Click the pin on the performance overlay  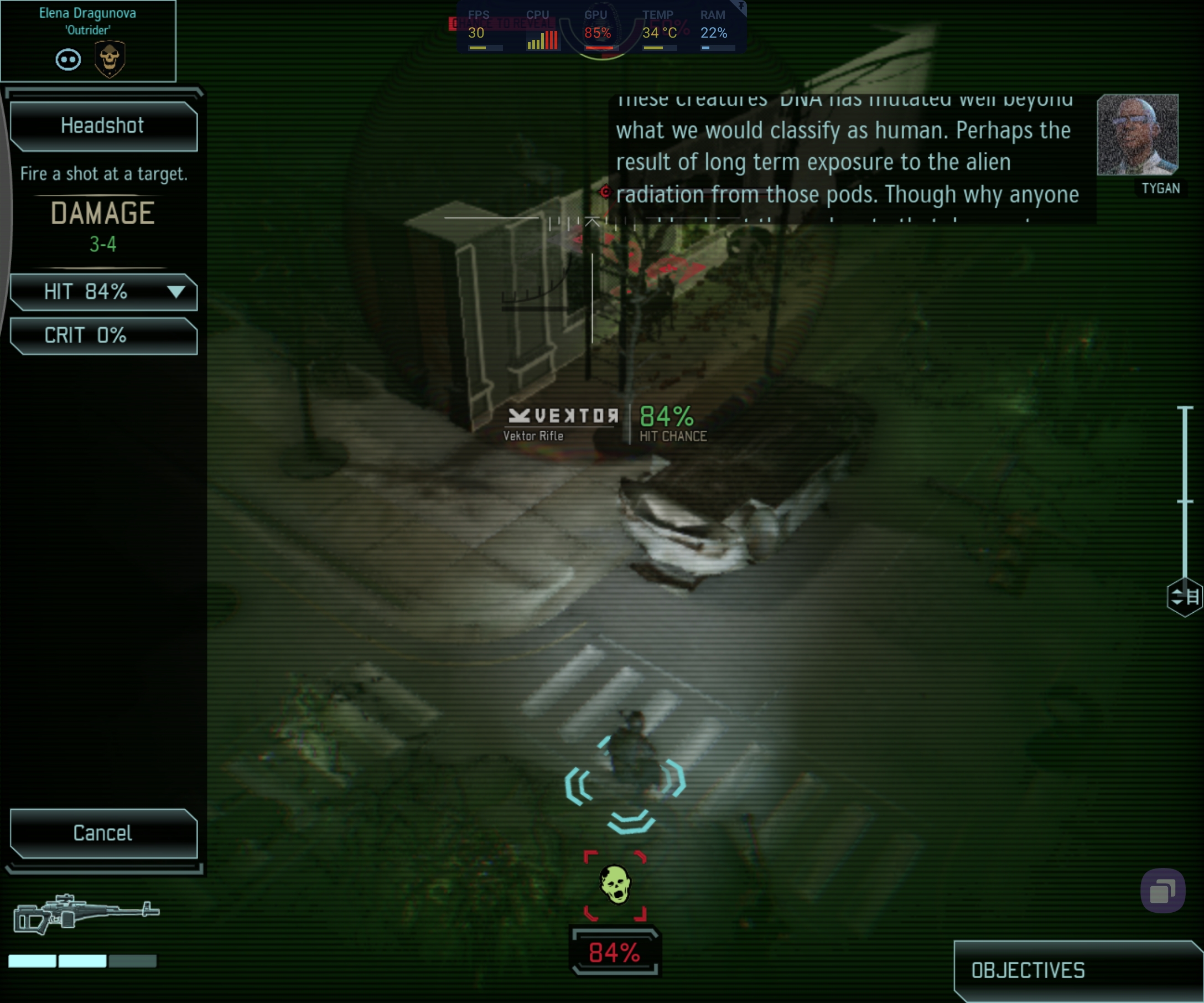coord(741,6)
